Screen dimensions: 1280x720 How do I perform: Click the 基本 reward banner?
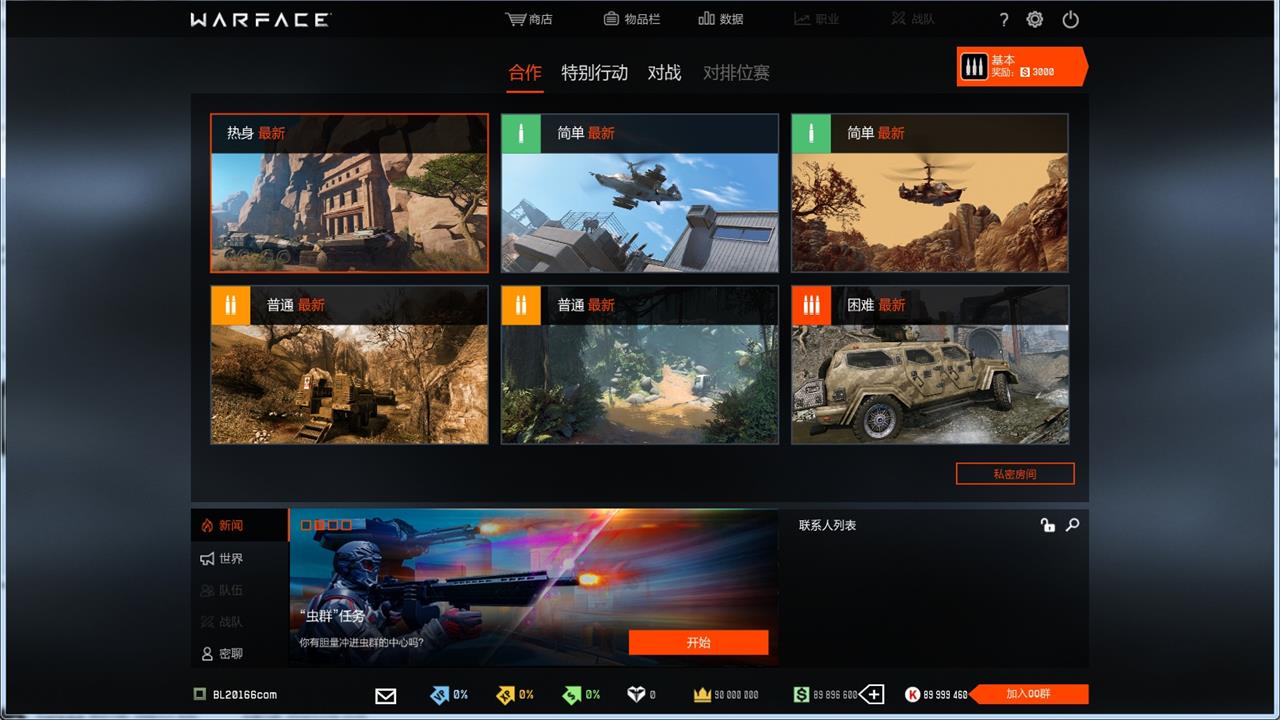tap(1020, 66)
